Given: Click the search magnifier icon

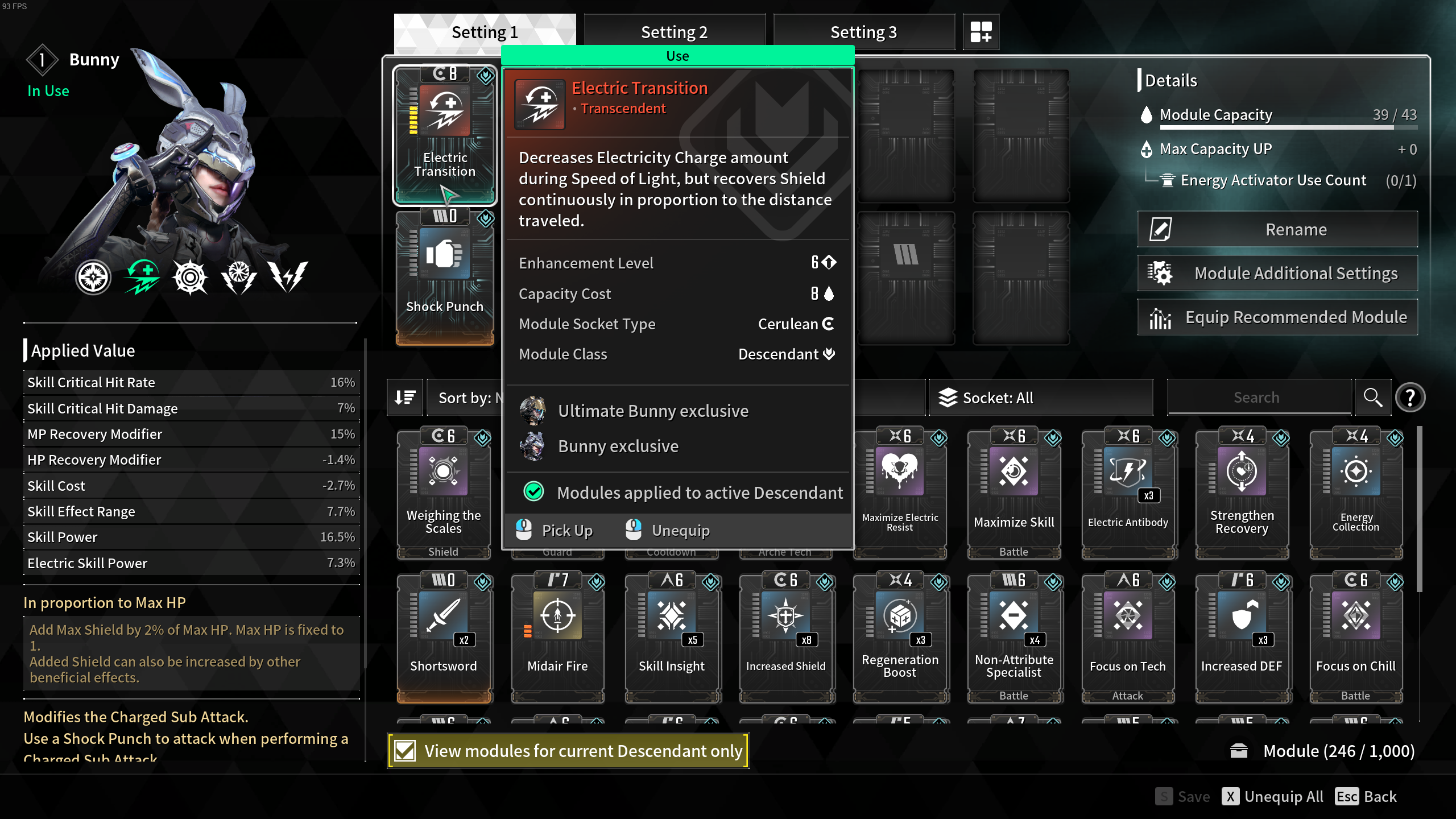Looking at the screenshot, I should 1373,397.
